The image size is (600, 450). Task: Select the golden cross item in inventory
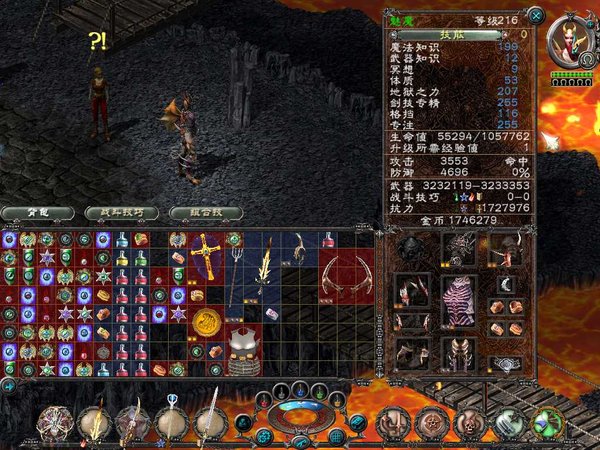(207, 254)
